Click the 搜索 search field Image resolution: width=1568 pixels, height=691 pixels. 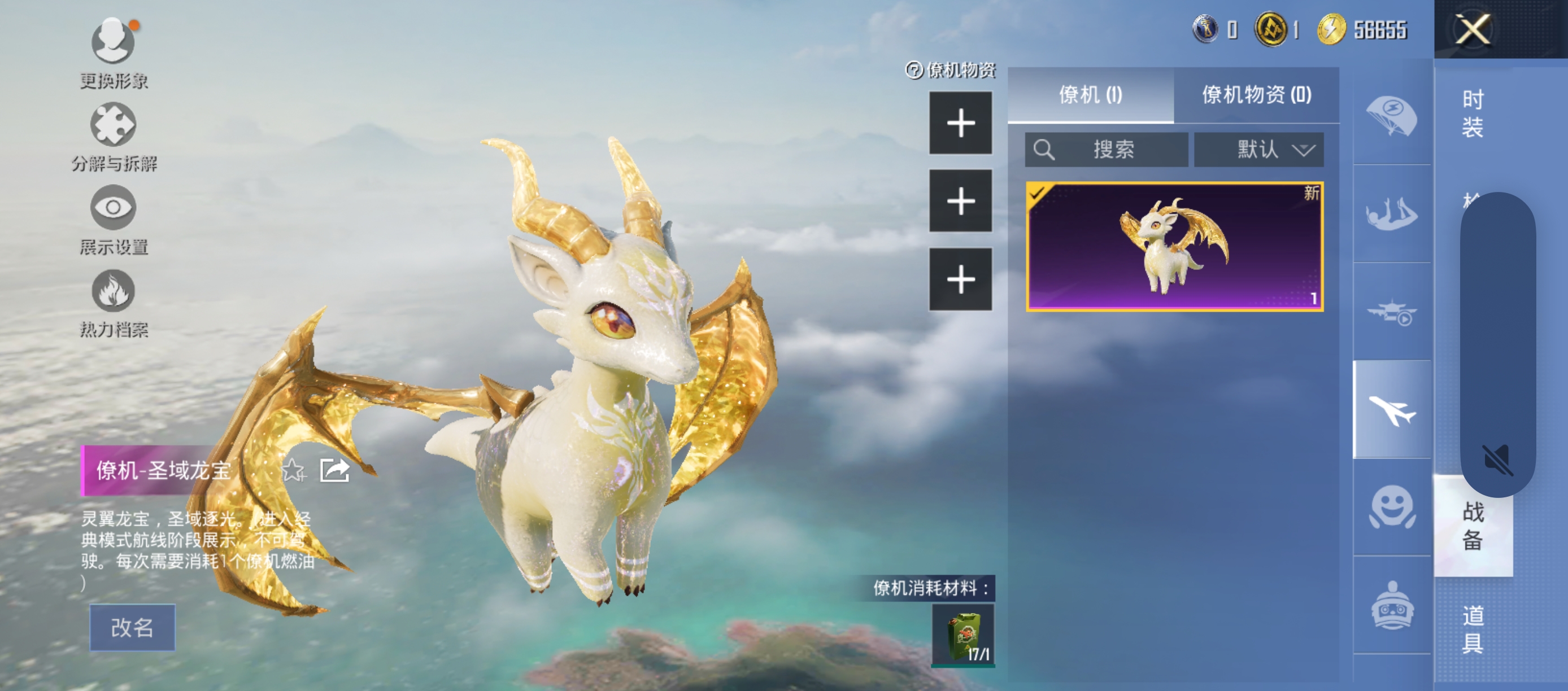[1106, 150]
